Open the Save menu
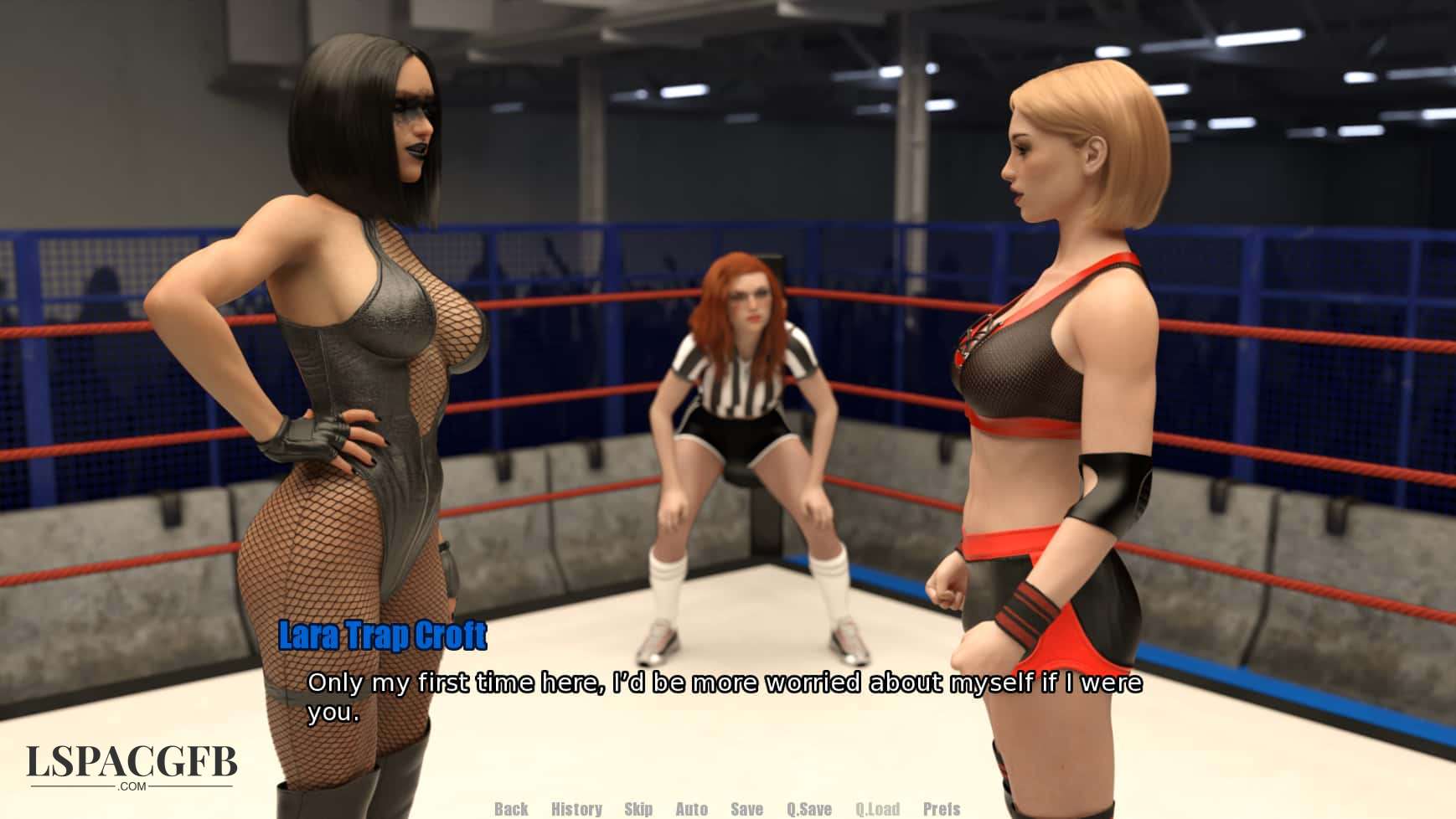This screenshot has height=819, width=1456. point(746,810)
